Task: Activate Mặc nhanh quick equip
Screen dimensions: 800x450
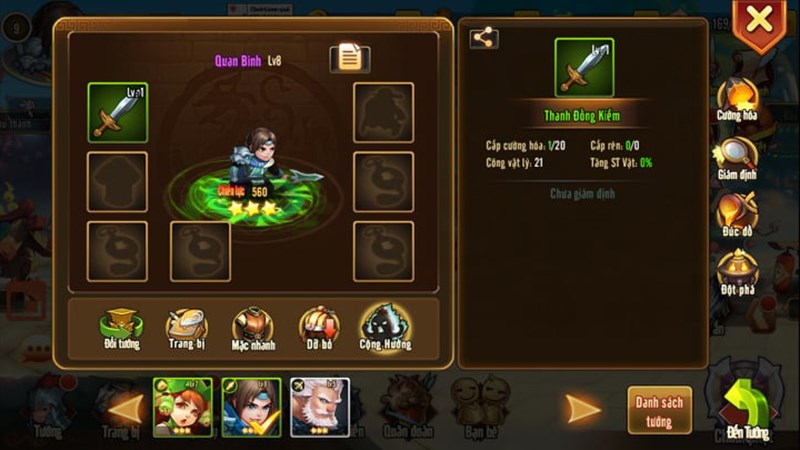Action: (252, 328)
